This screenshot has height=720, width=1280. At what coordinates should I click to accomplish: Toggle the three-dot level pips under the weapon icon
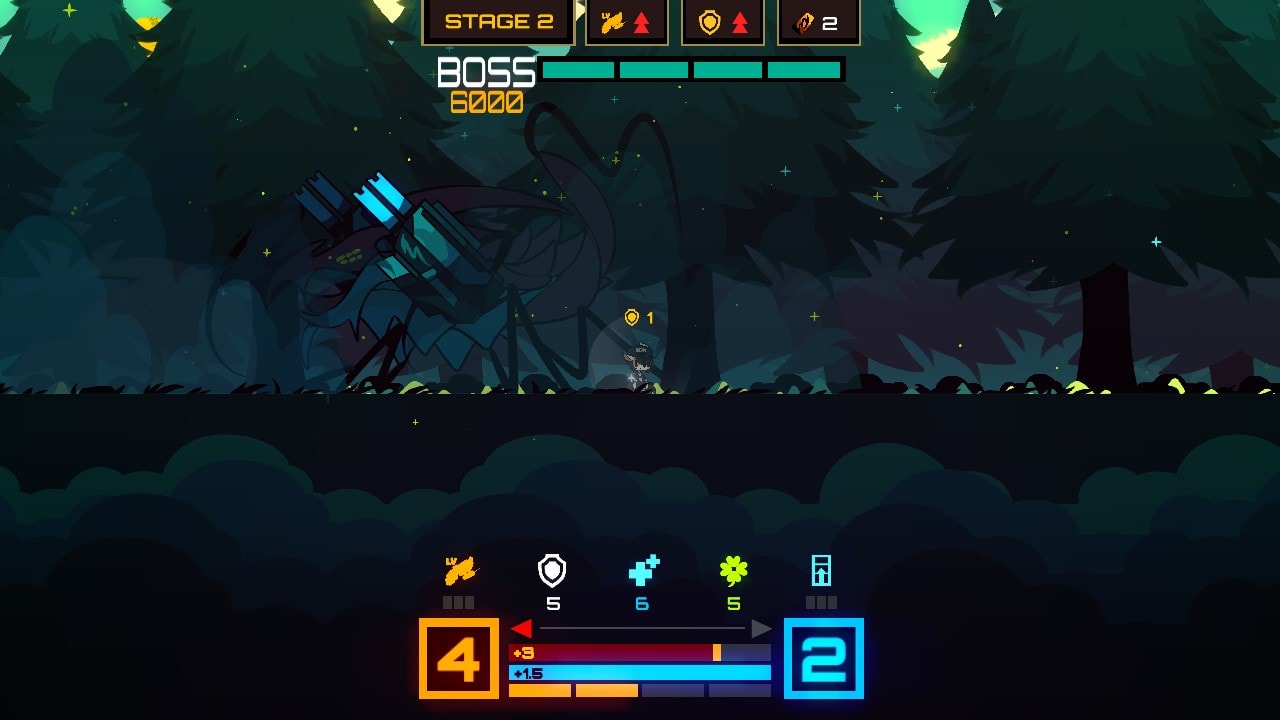tap(461, 601)
